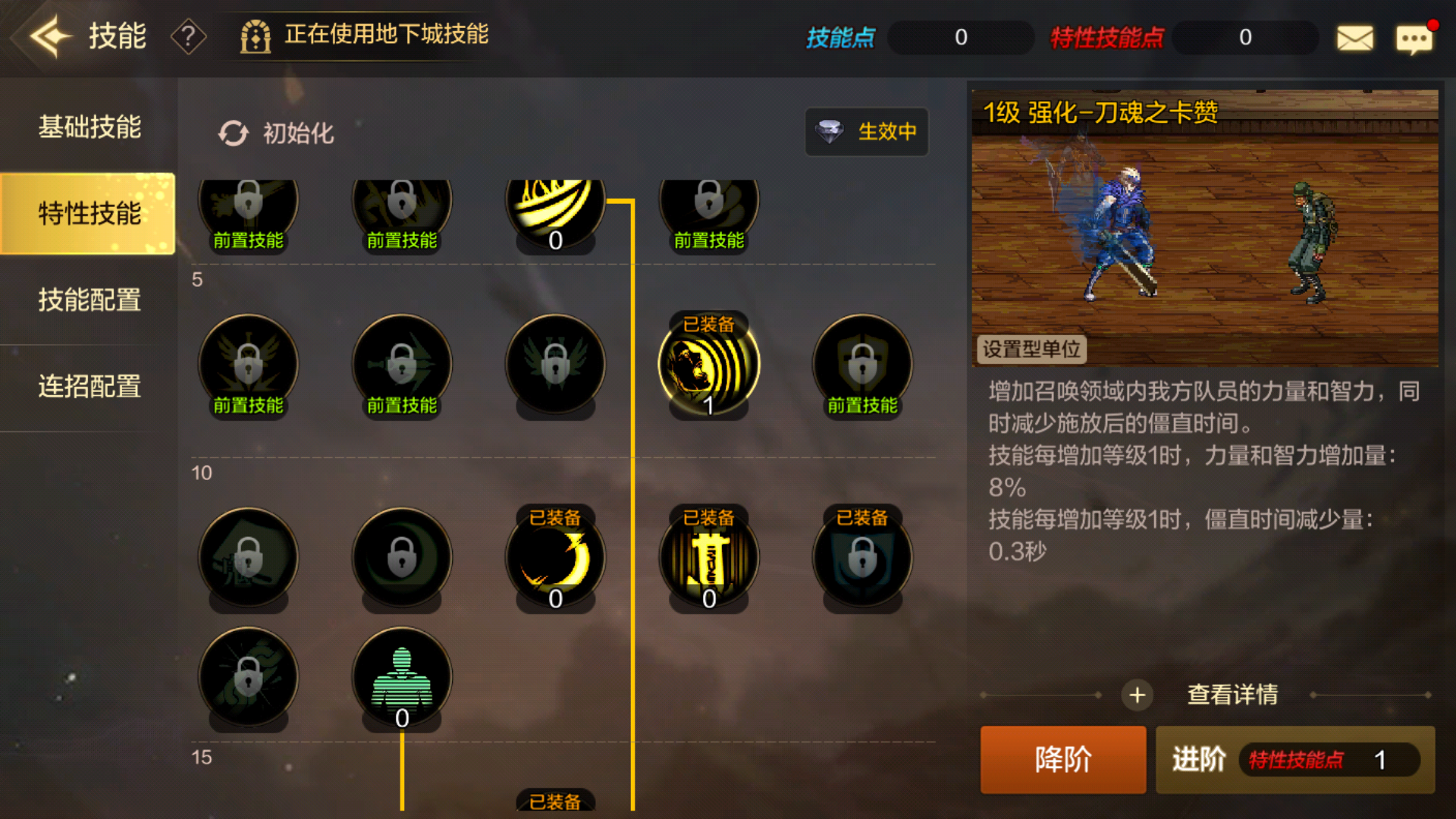Click the diamond 生效中 status button
This screenshot has height=819, width=1456.
pos(866,132)
